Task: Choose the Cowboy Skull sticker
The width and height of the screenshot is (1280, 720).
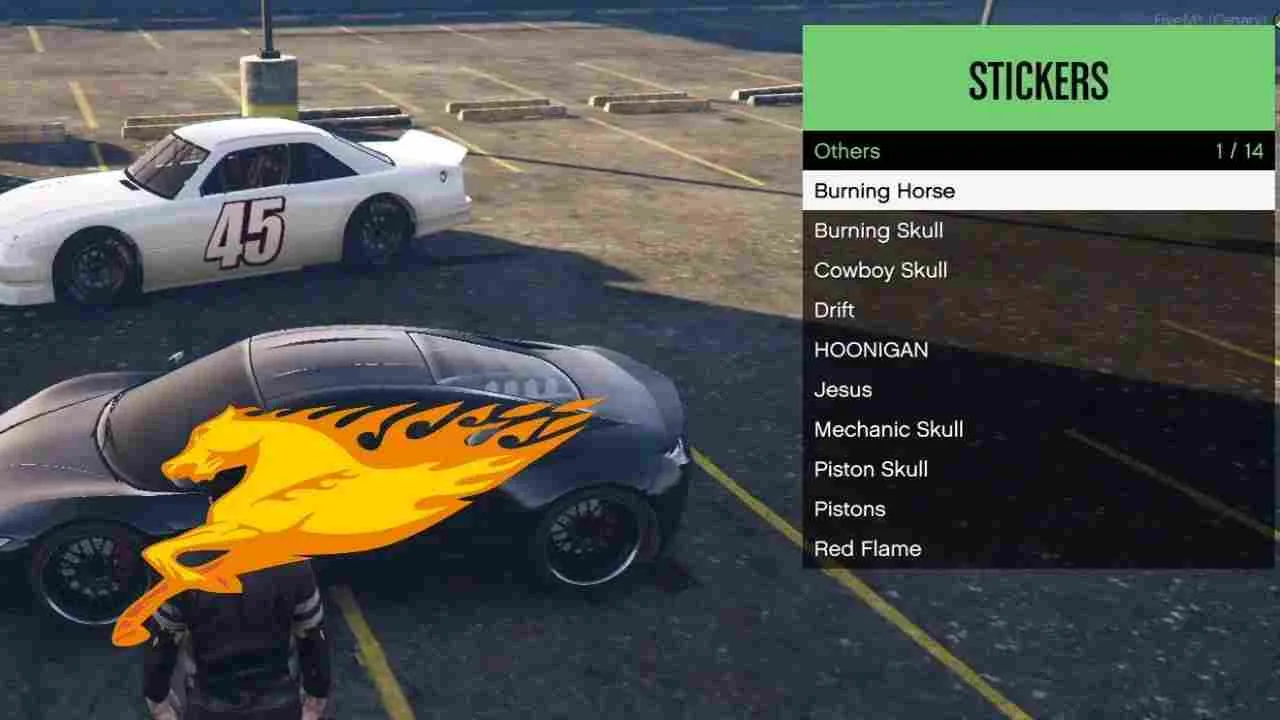Action: (879, 270)
